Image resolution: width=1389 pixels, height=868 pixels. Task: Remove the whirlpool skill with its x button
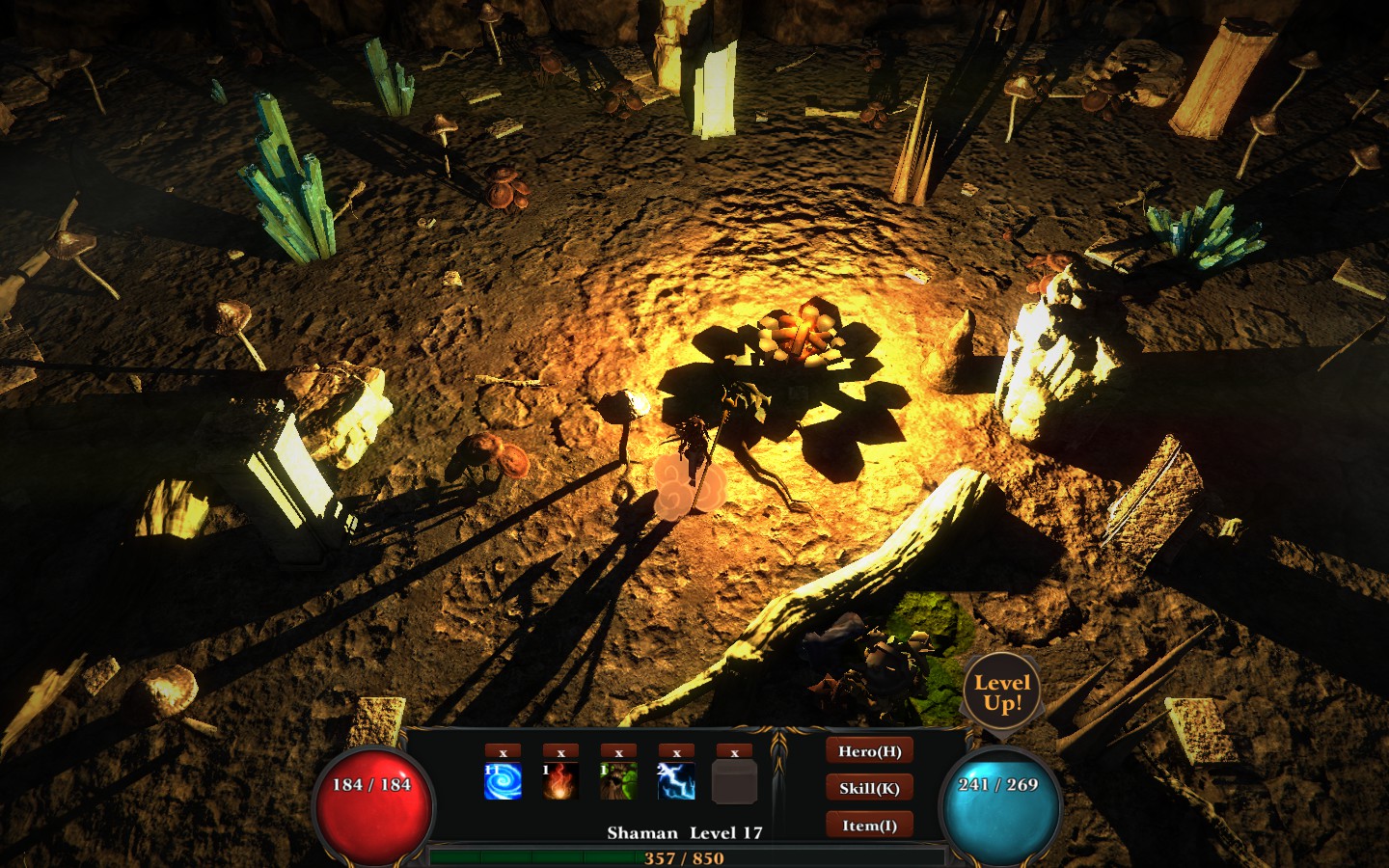tap(503, 752)
